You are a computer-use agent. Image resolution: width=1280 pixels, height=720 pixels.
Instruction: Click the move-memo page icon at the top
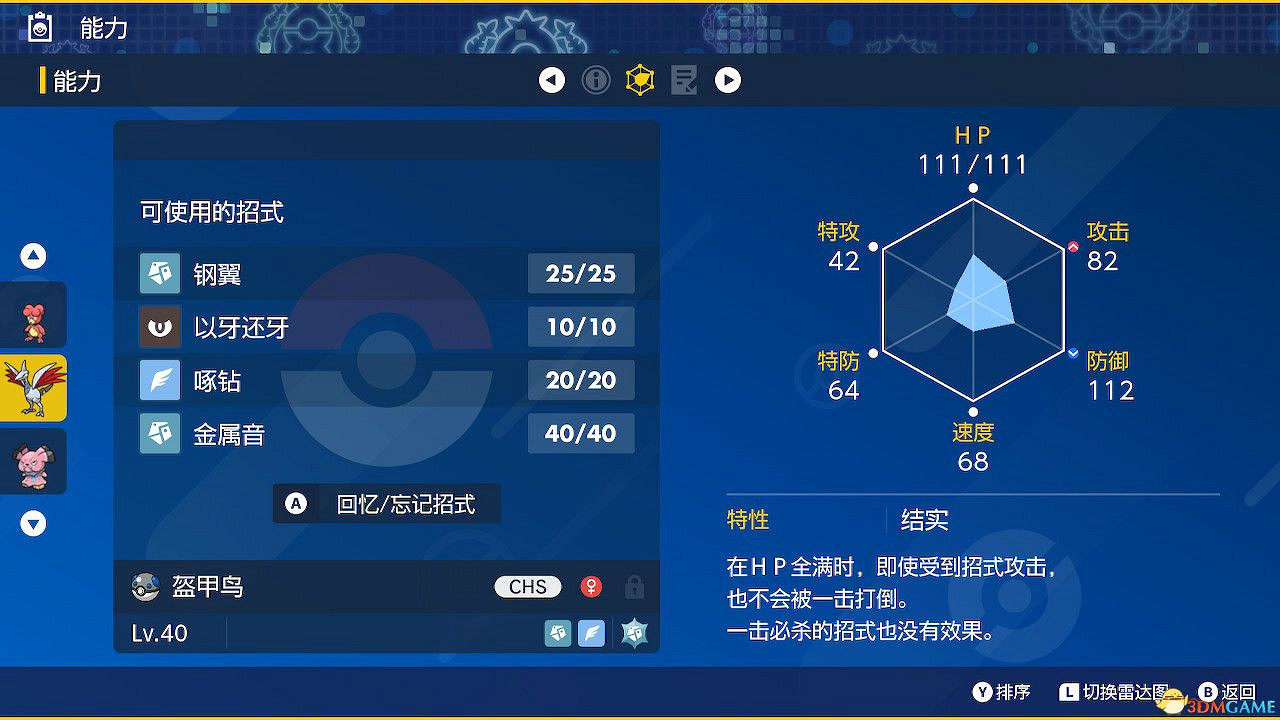(x=684, y=80)
